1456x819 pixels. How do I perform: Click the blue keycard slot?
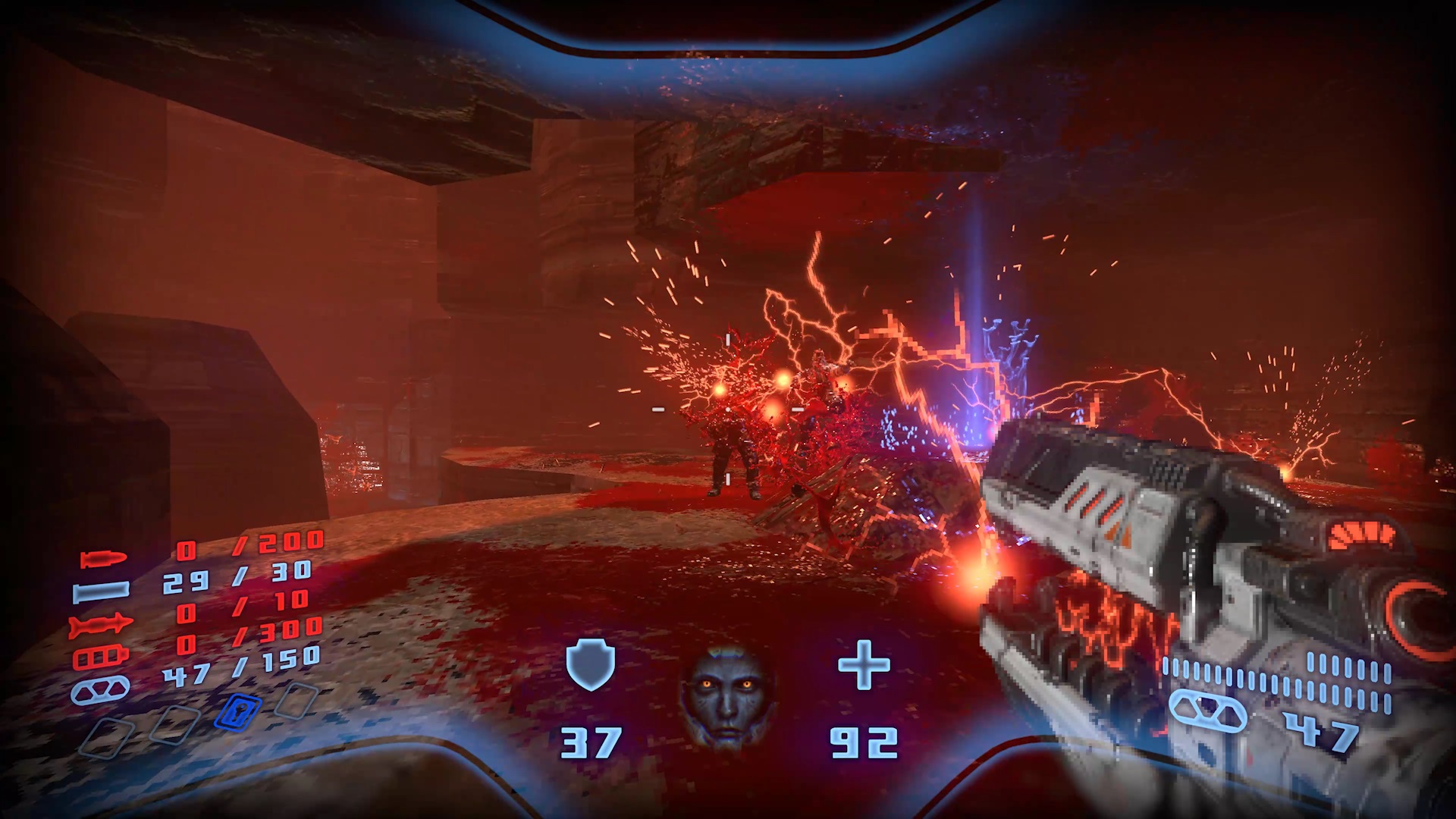(238, 713)
